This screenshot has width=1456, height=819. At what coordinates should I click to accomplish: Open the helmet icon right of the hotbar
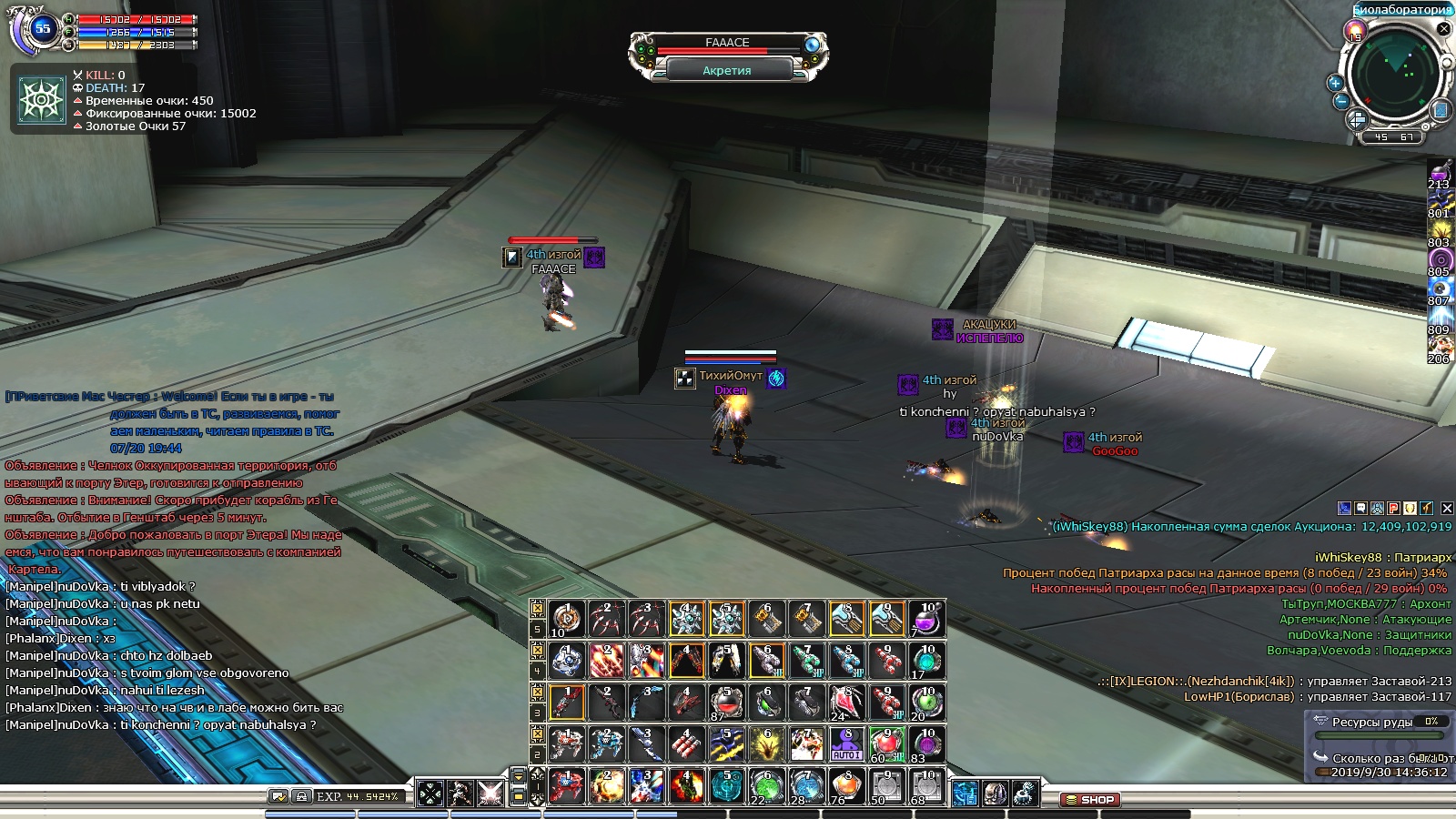995,794
